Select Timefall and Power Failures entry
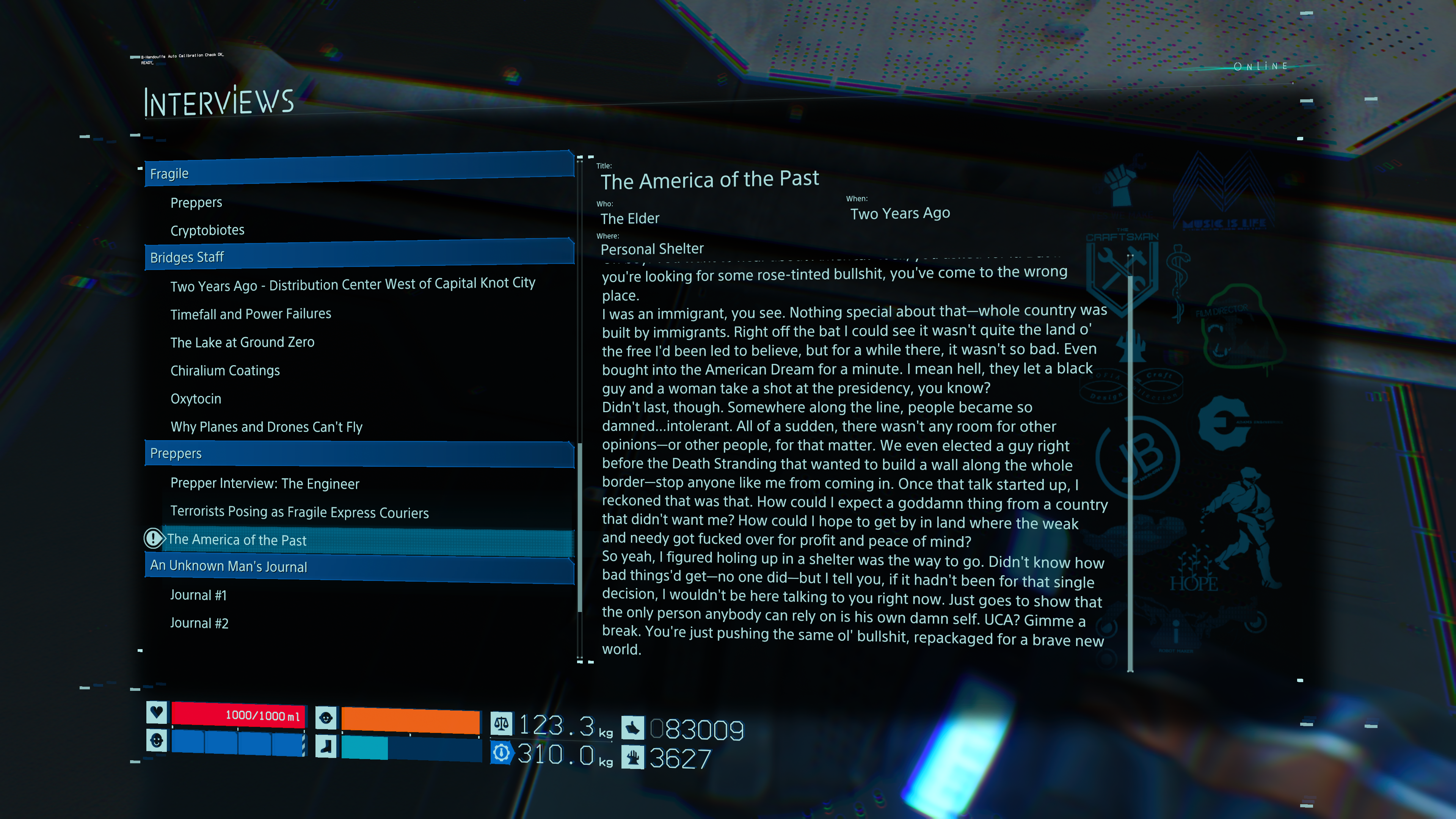 click(251, 314)
